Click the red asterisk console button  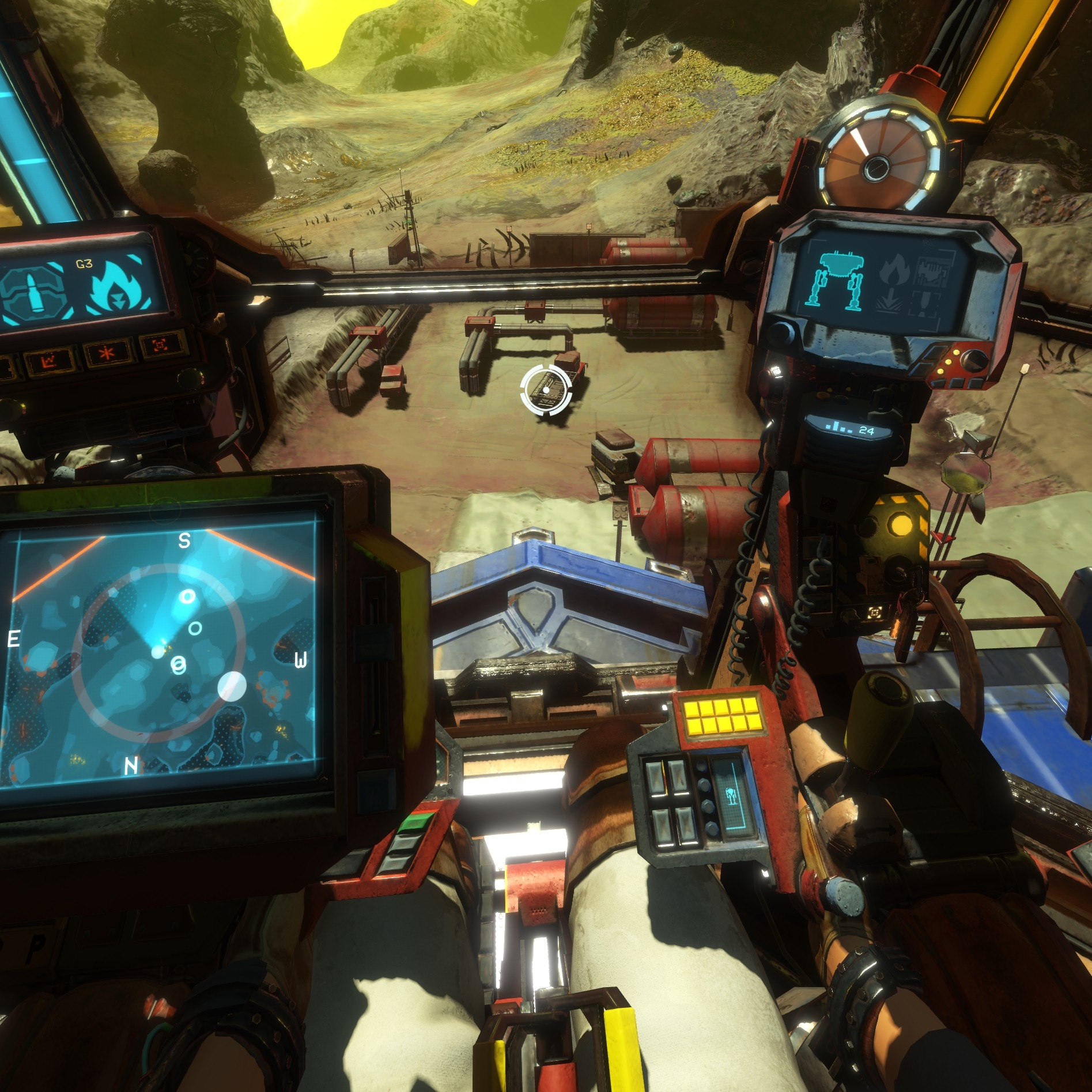click(x=108, y=352)
